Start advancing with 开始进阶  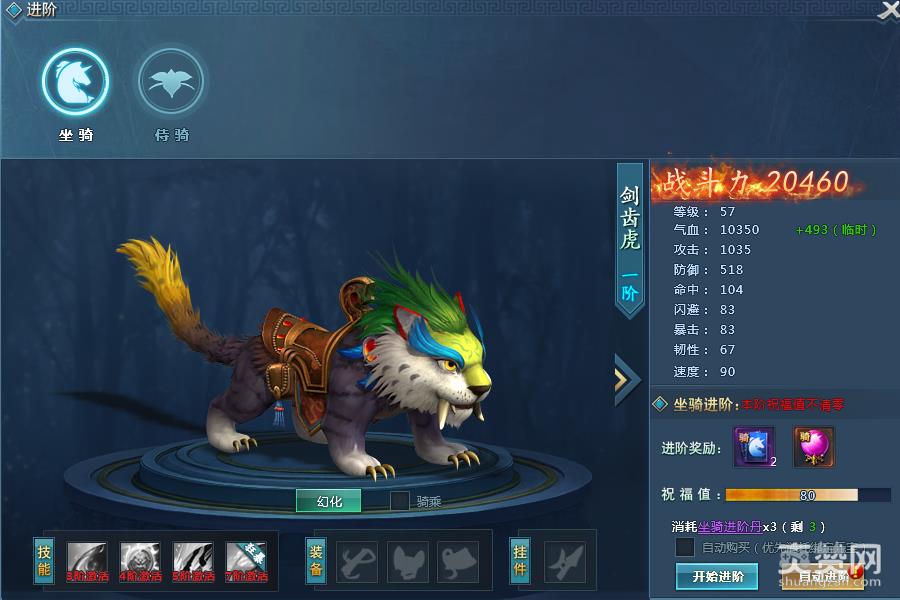pos(717,576)
